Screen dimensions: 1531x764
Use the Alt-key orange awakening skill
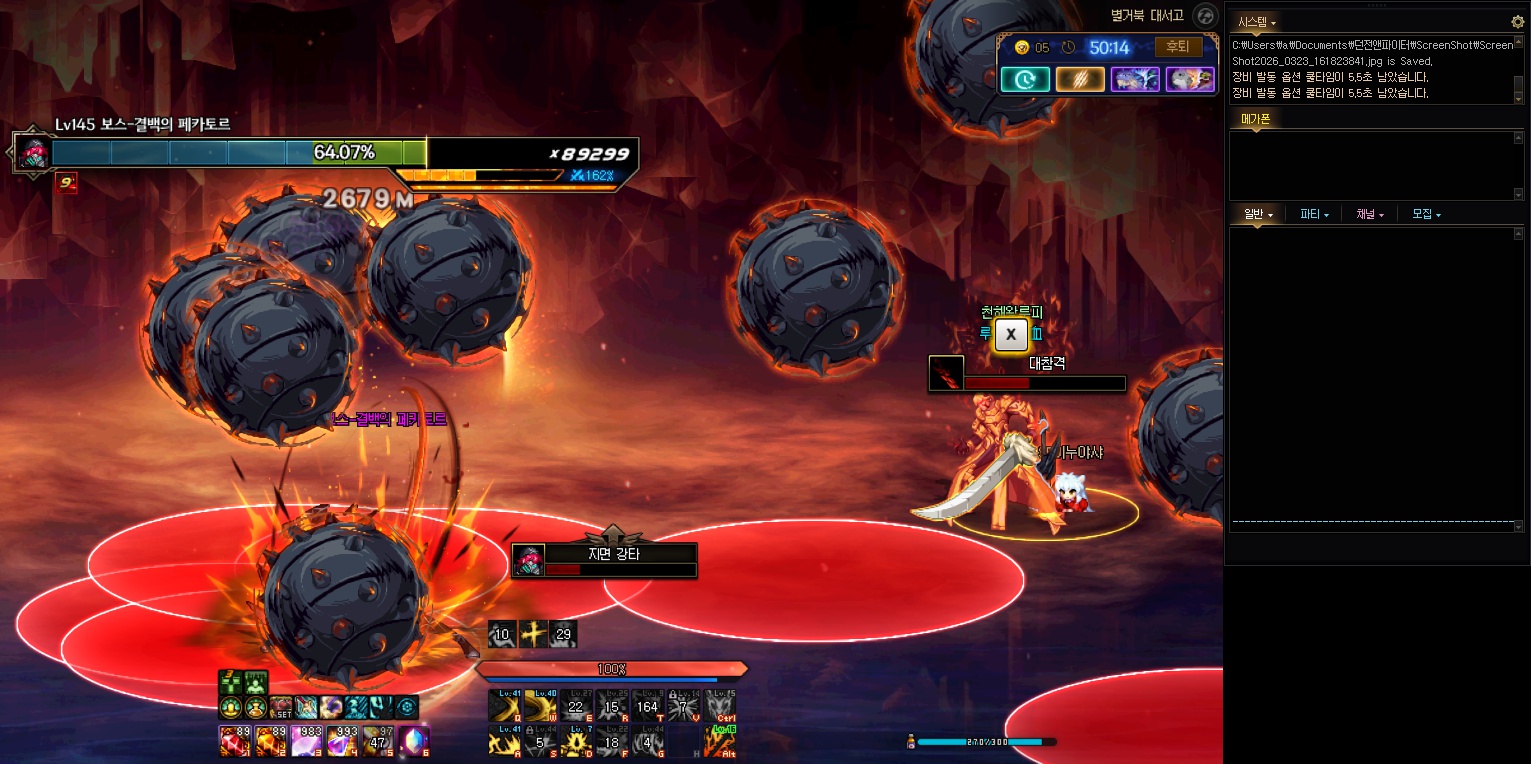tap(719, 741)
